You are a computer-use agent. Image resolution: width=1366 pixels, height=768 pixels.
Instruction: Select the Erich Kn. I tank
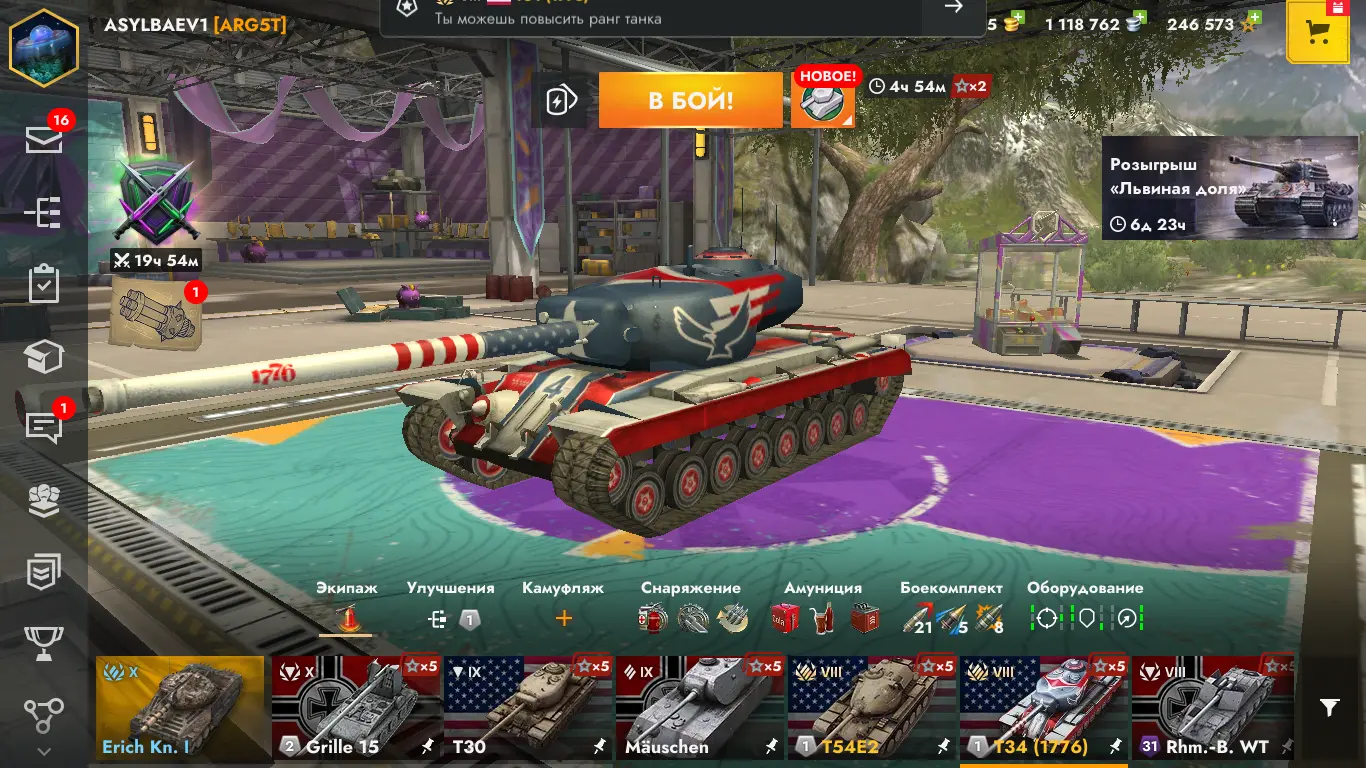pos(180,707)
